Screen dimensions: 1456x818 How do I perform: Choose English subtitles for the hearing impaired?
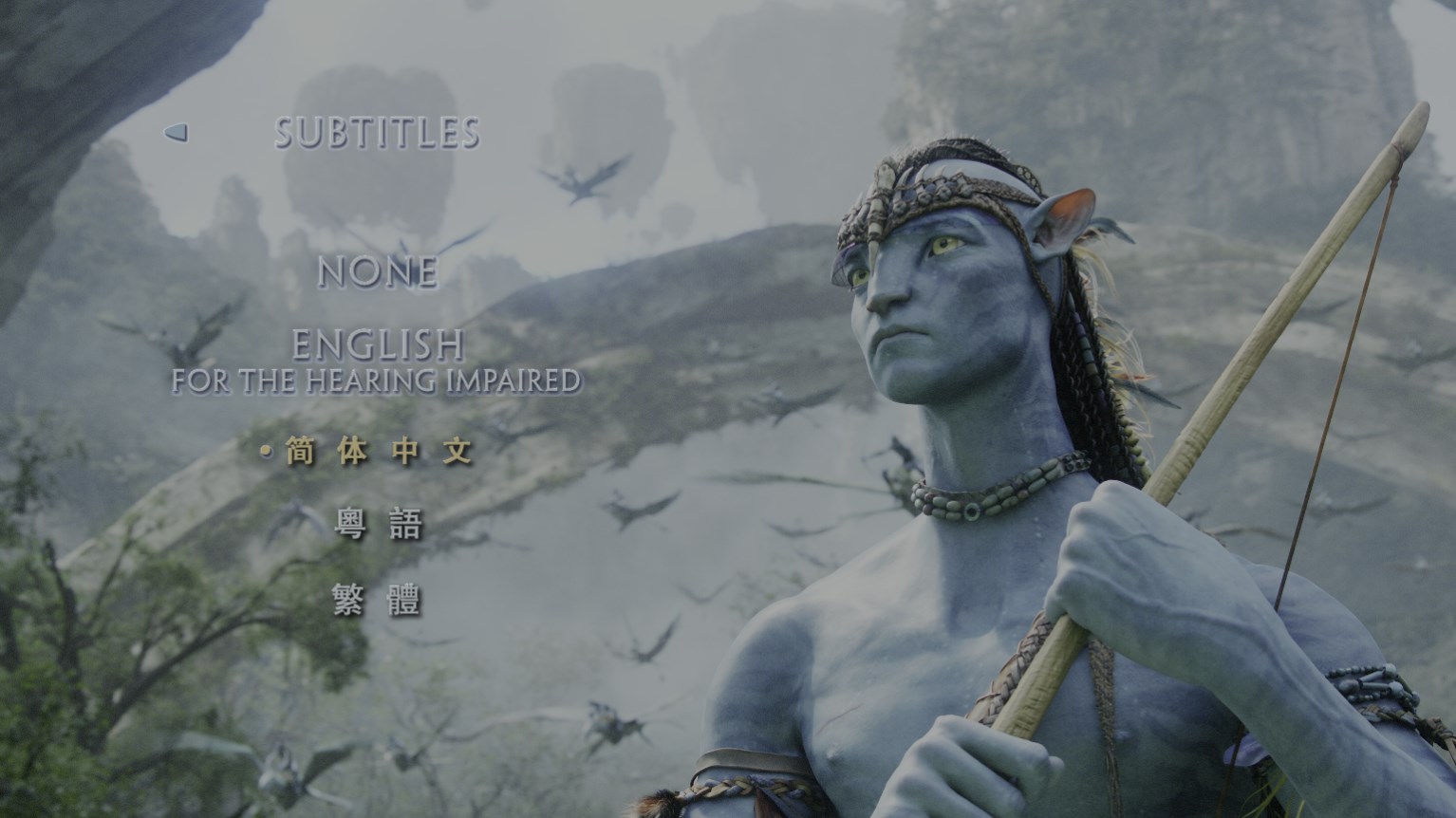[x=379, y=381]
